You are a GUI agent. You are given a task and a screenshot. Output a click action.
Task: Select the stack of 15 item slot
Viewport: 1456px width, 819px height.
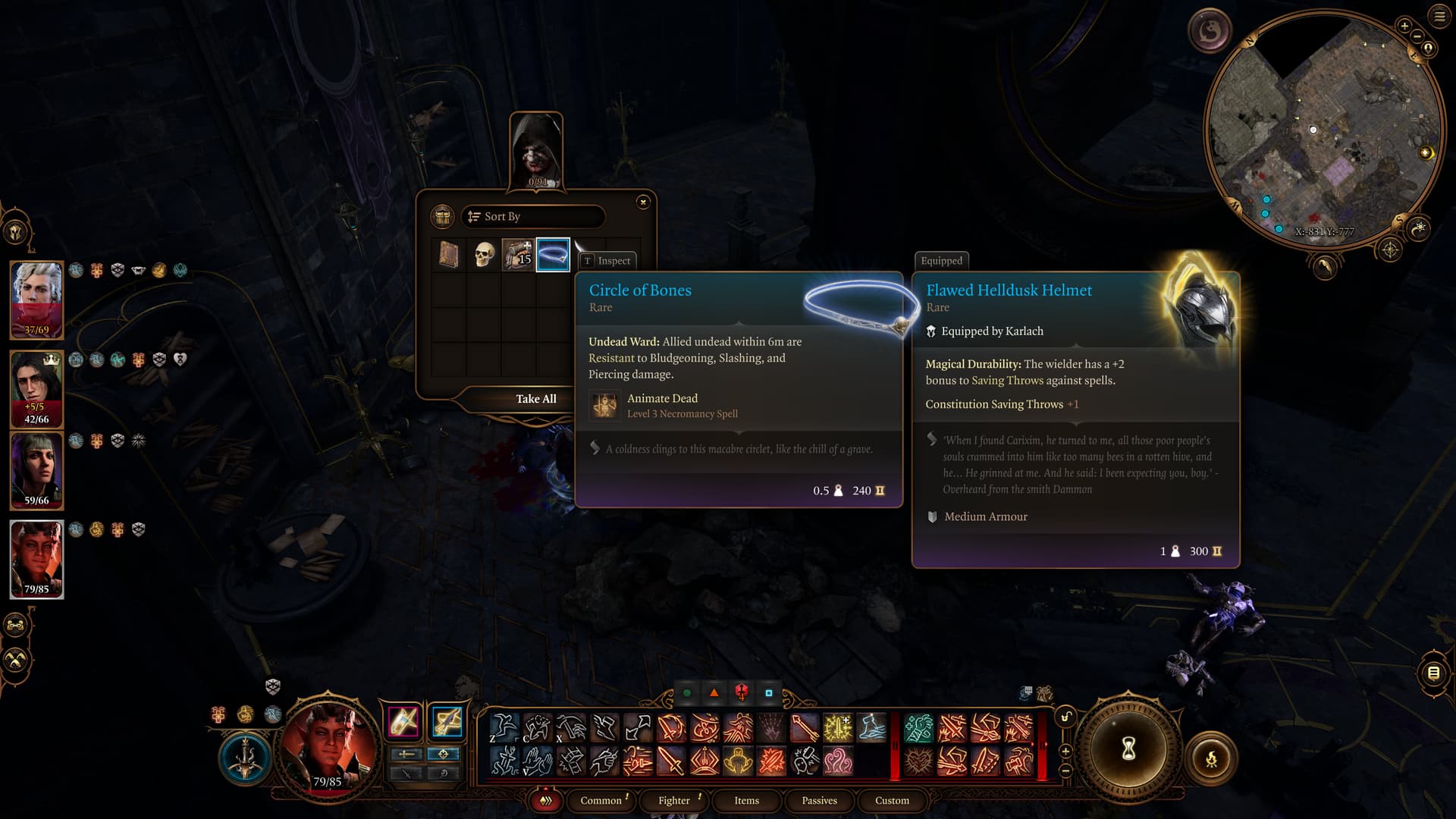click(518, 255)
